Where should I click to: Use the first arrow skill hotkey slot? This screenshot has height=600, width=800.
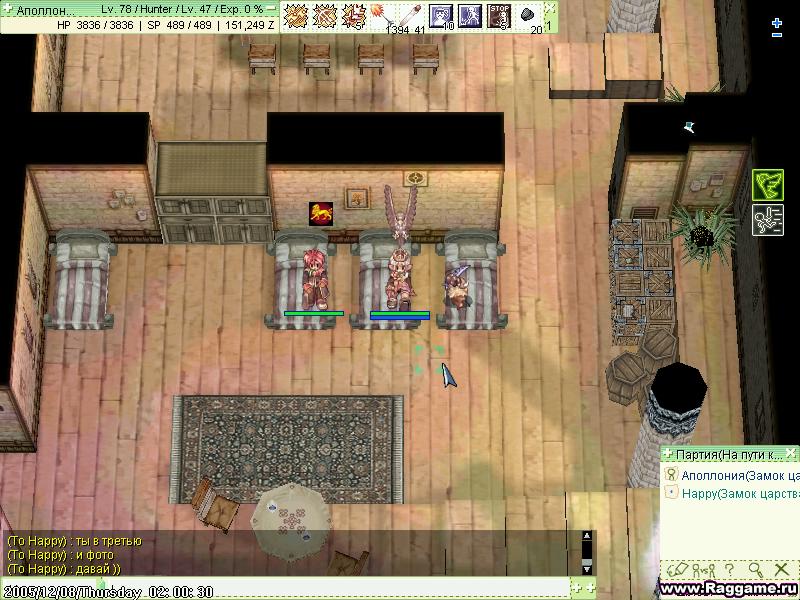[295, 15]
